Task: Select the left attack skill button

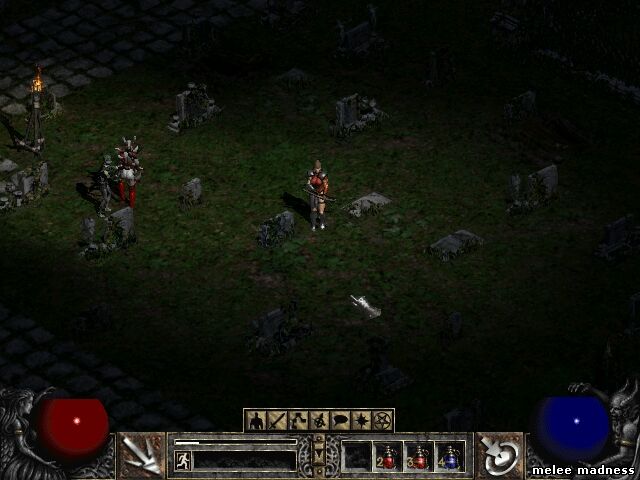Action: click(141, 456)
